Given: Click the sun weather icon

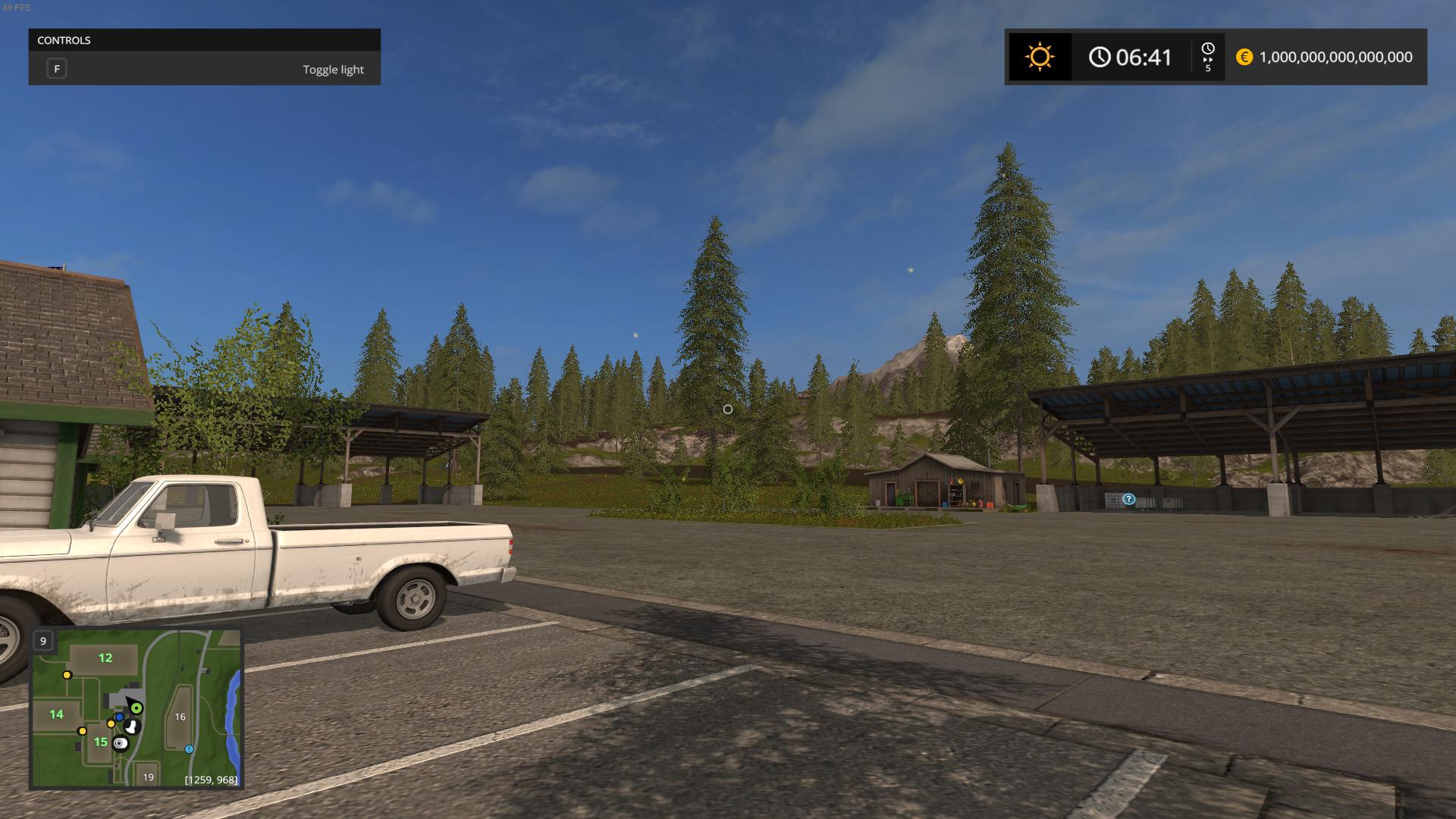Looking at the screenshot, I should click(1039, 57).
